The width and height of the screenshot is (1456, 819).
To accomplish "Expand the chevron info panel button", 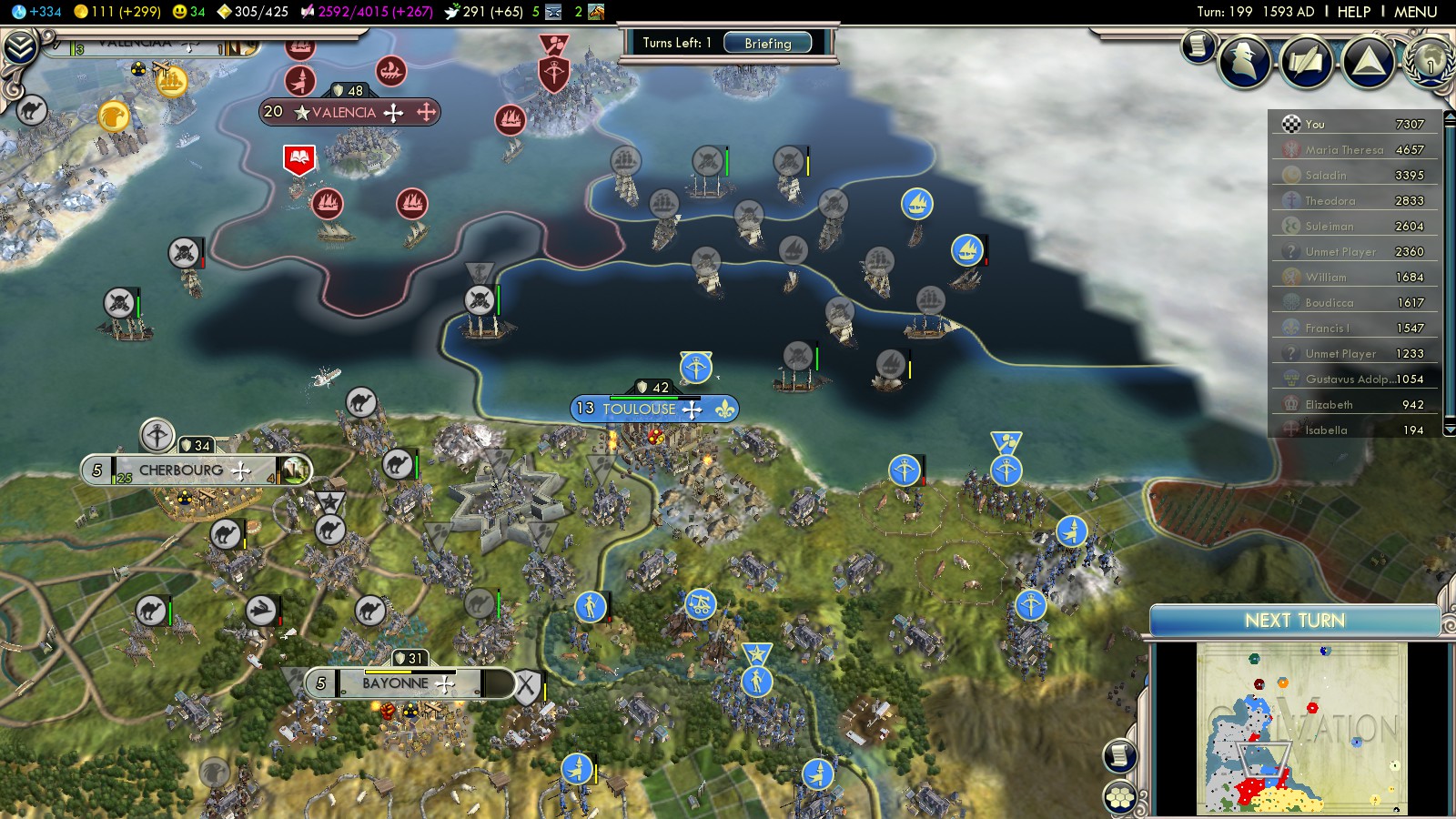I will [20, 47].
